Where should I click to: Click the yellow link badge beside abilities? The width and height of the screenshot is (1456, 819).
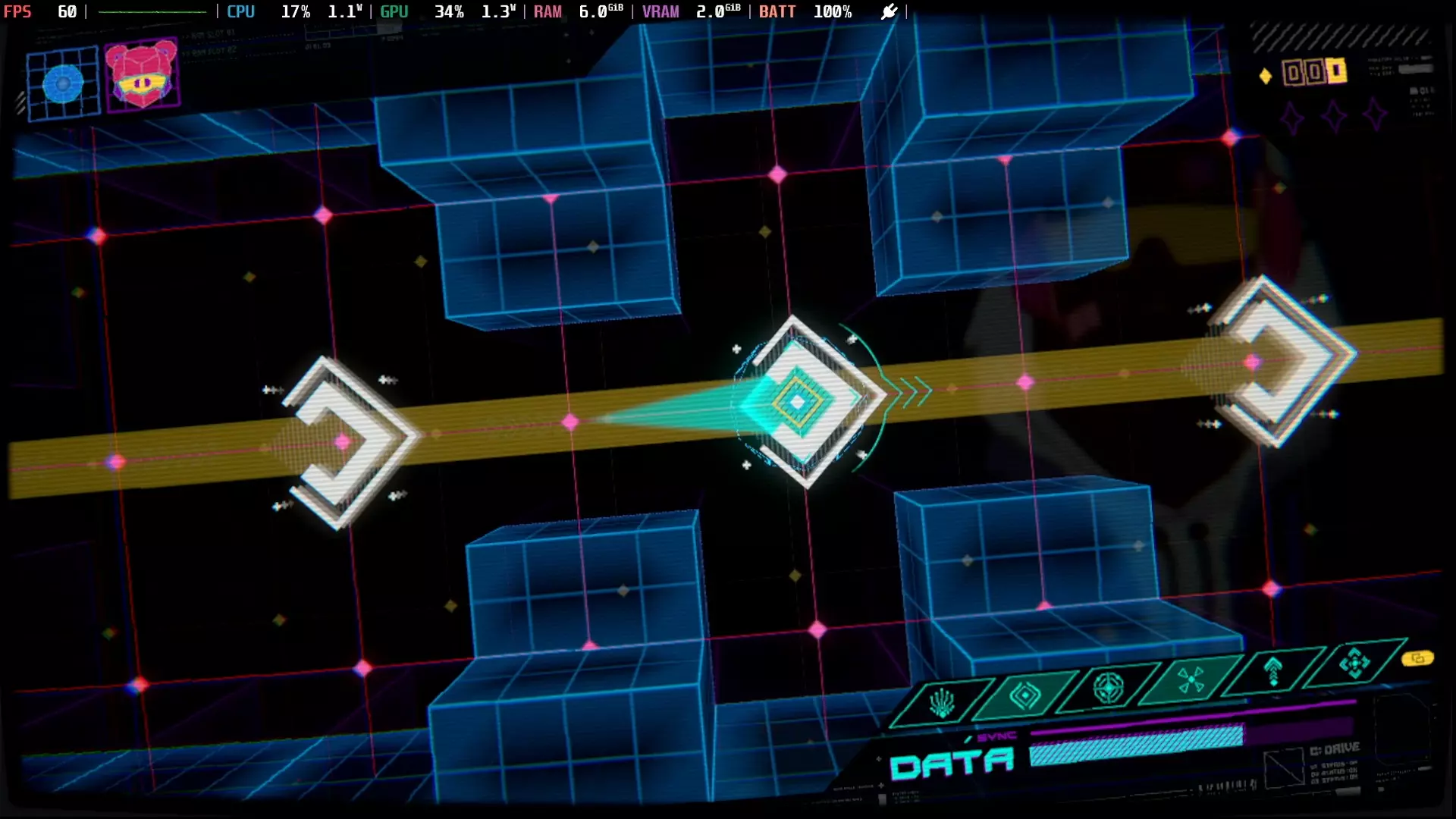1417,658
